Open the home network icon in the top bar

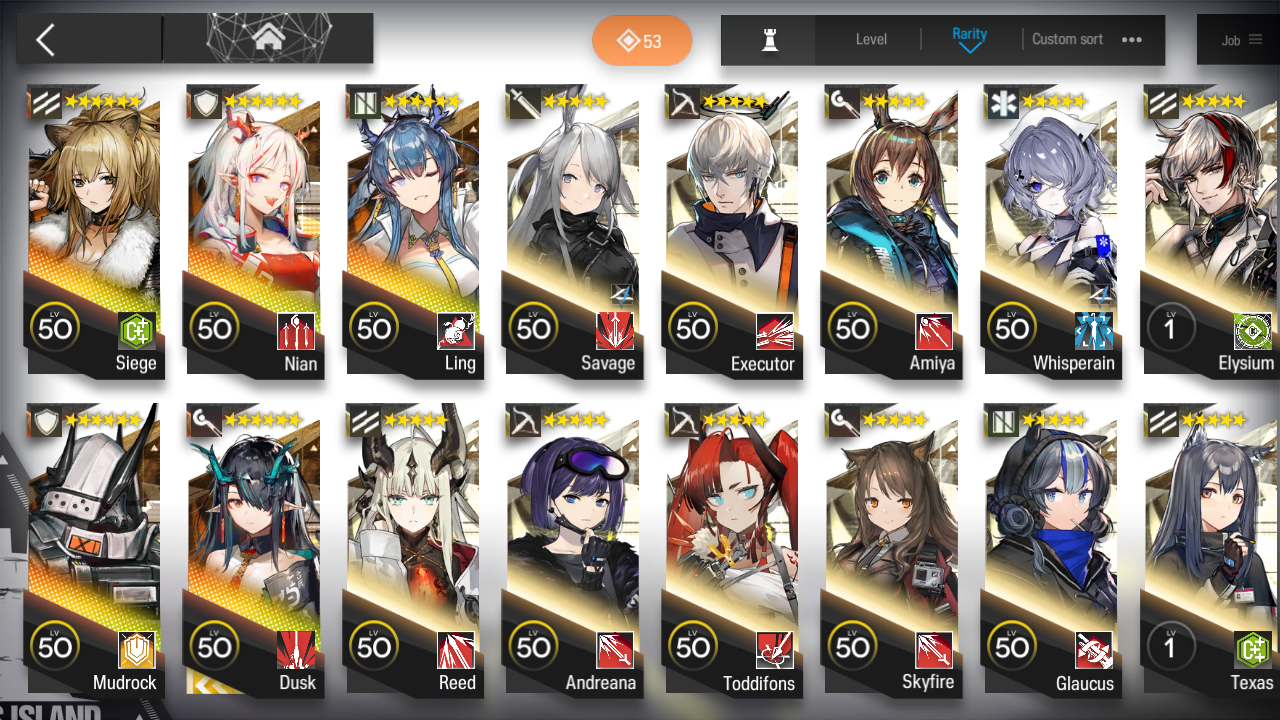pos(268,38)
